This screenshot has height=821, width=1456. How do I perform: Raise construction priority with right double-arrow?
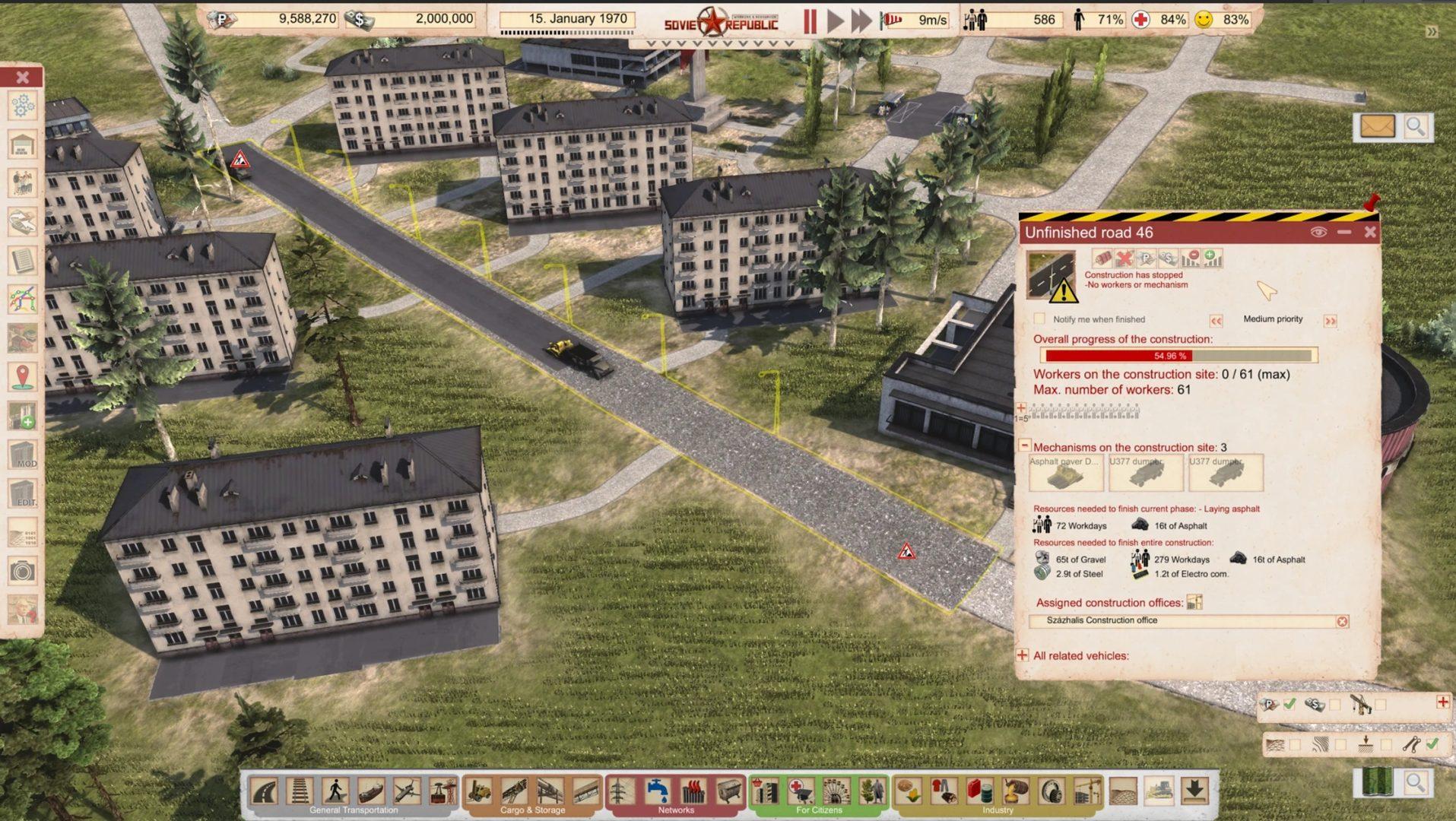tap(1330, 321)
